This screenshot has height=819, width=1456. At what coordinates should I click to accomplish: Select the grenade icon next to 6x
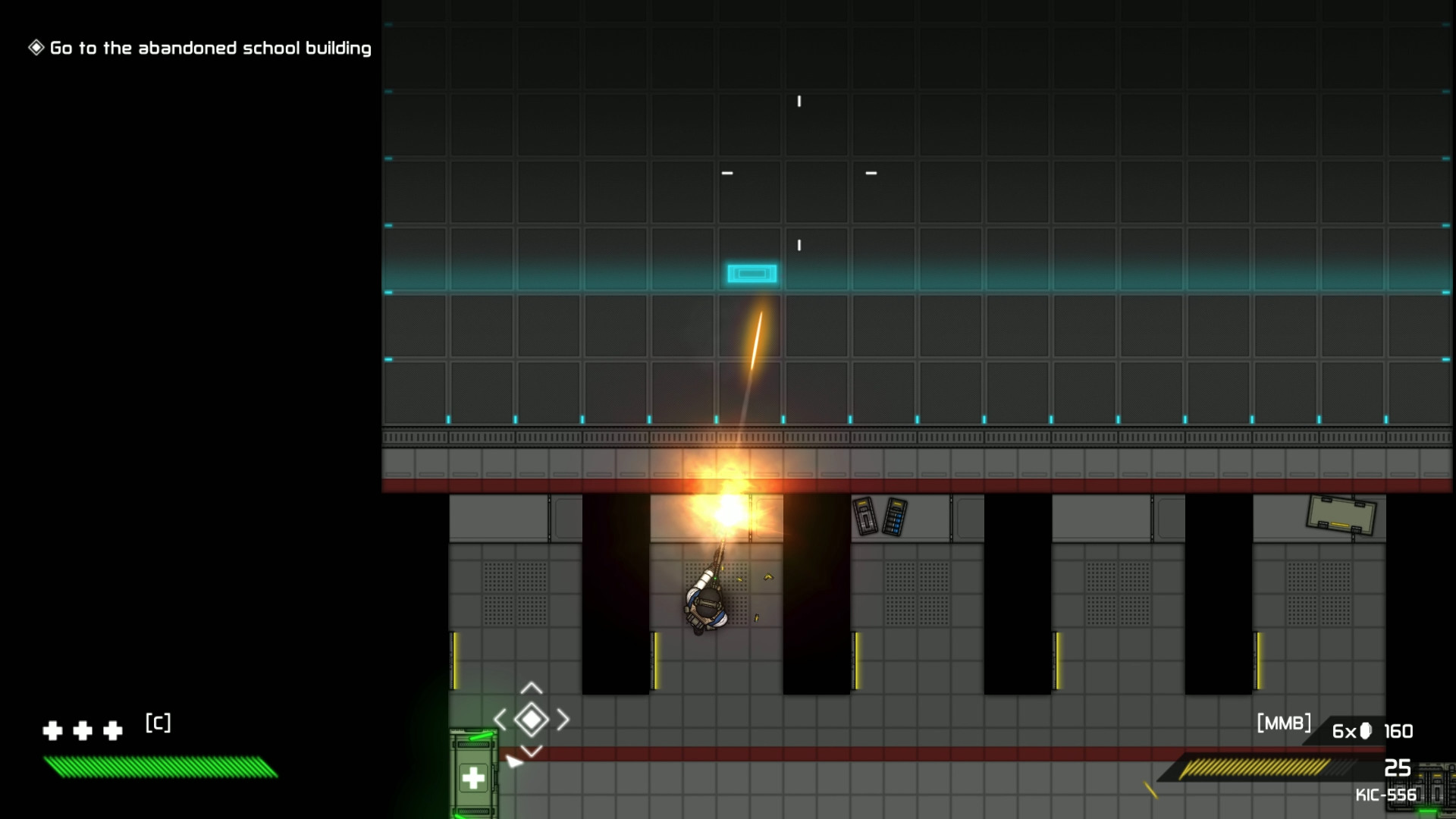pos(1367,731)
